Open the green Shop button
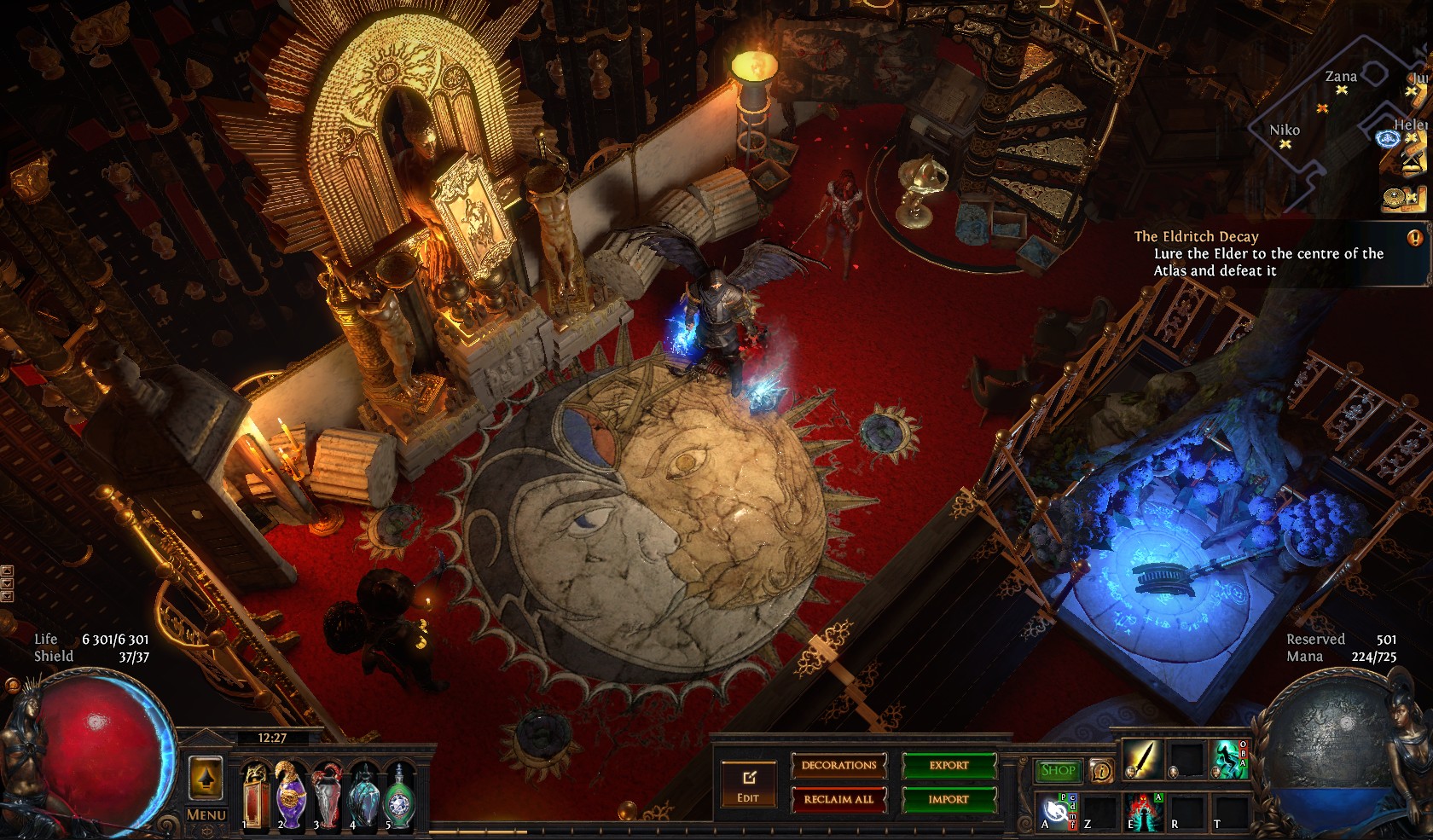The width and height of the screenshot is (1433, 840). tap(1058, 770)
